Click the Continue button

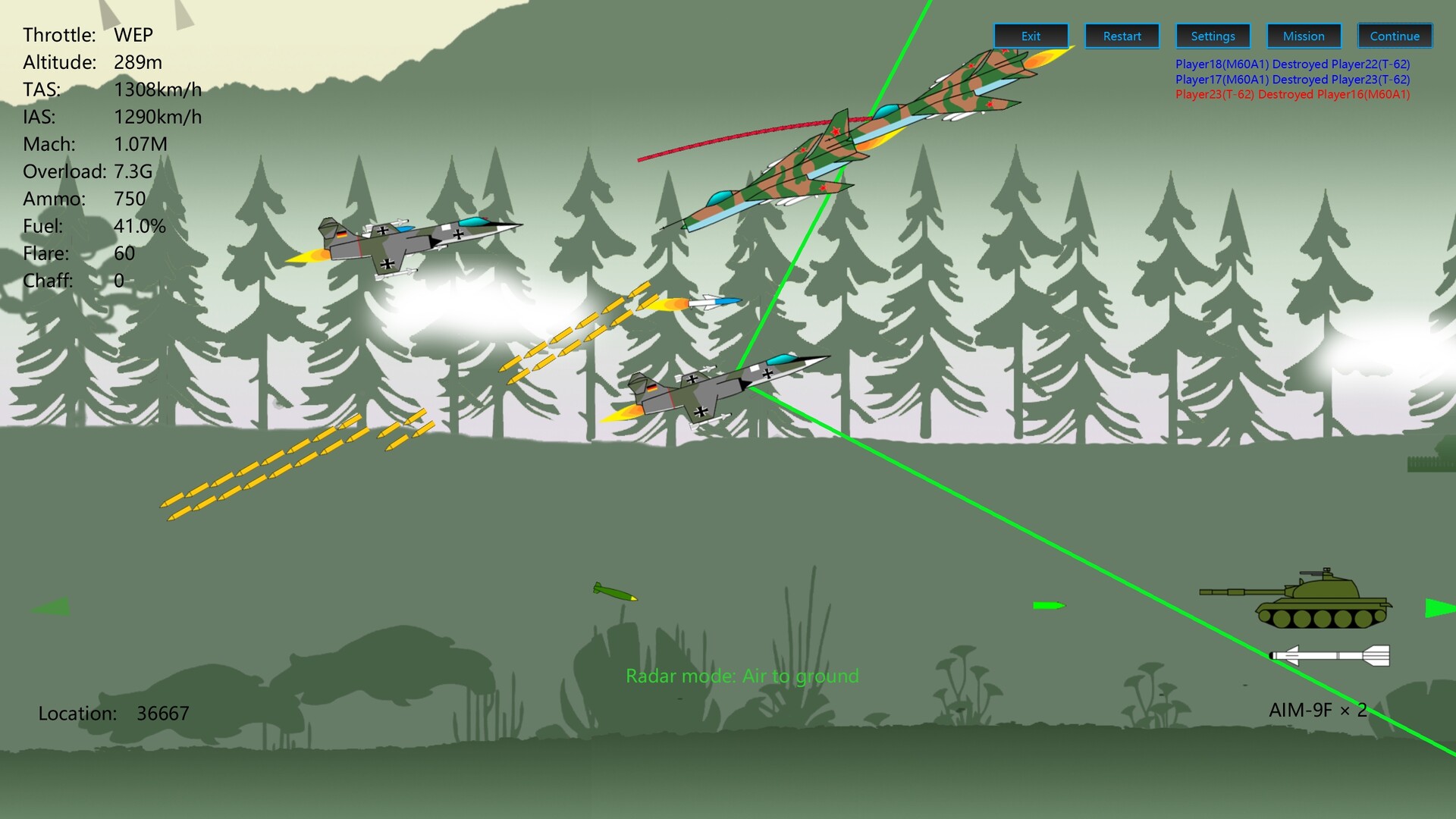[x=1394, y=35]
